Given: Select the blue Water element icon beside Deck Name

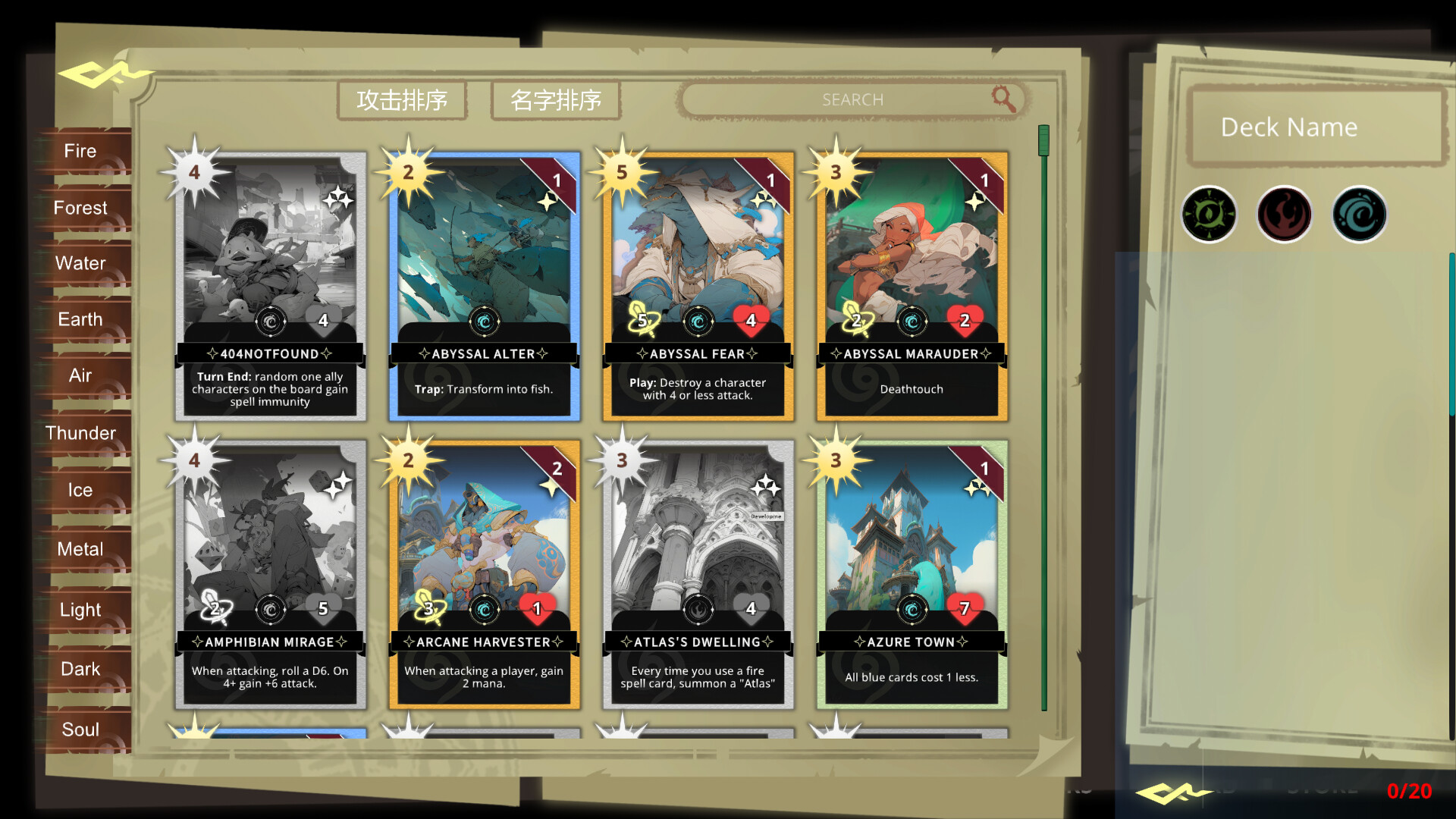Looking at the screenshot, I should (x=1359, y=215).
